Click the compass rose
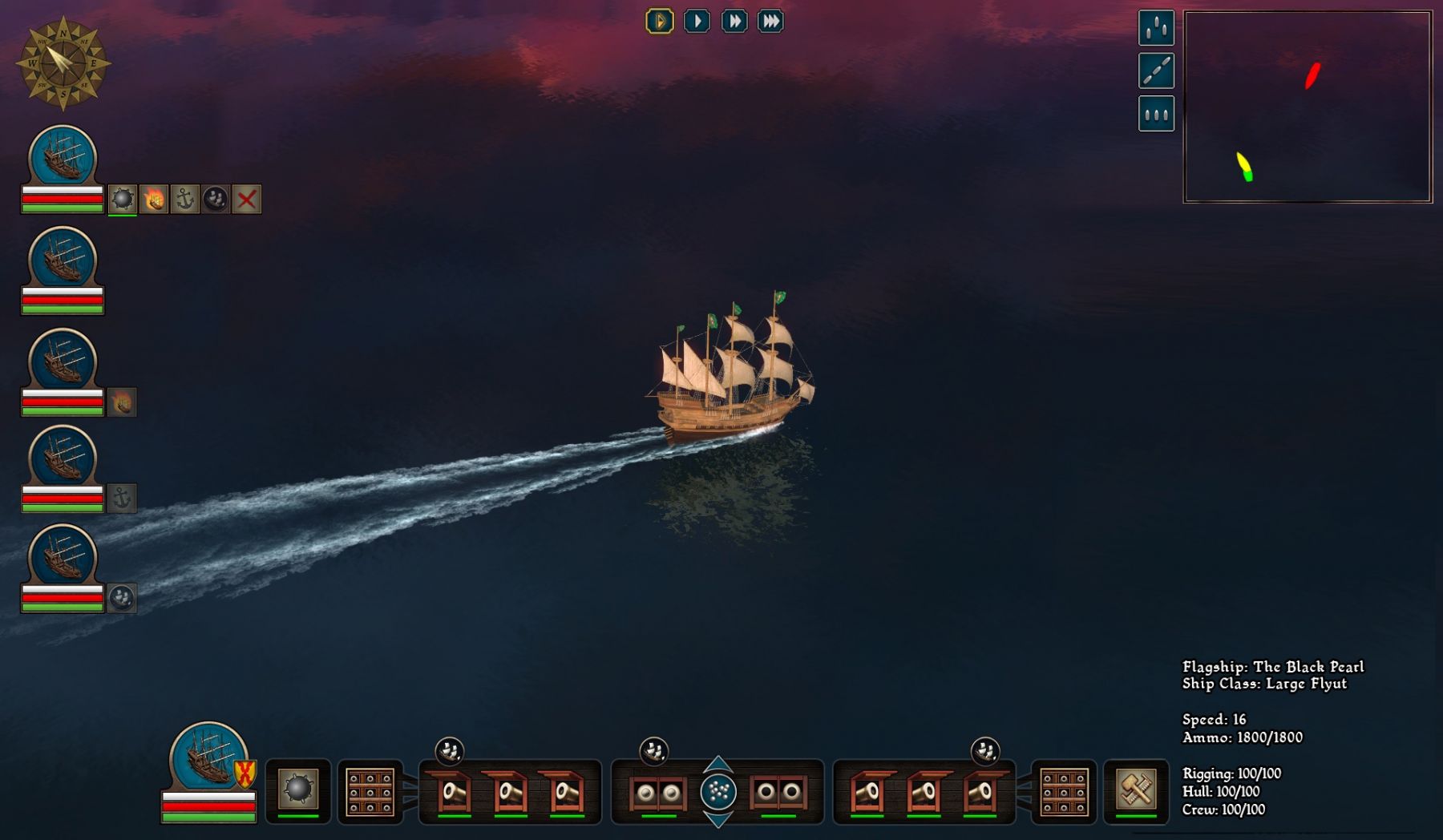The width and height of the screenshot is (1443, 840). click(x=63, y=63)
